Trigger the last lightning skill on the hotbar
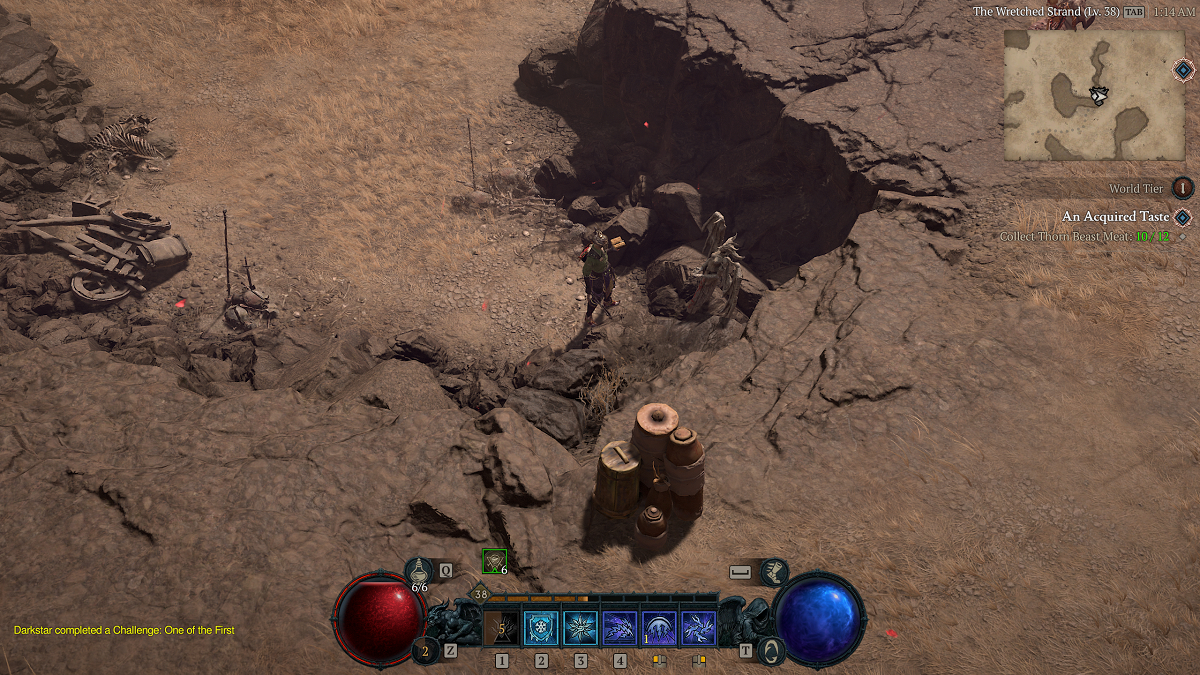This screenshot has height=675, width=1200. coord(698,629)
